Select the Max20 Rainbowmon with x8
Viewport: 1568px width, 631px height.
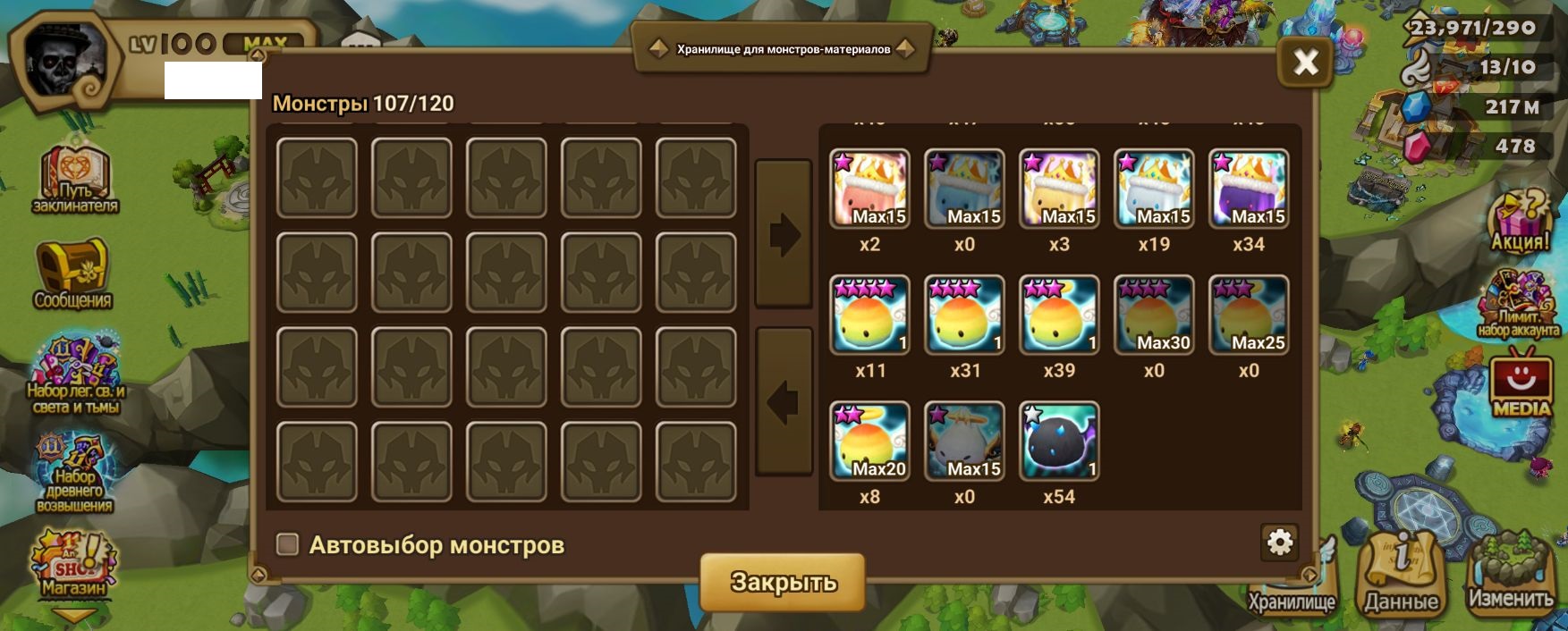(869, 442)
